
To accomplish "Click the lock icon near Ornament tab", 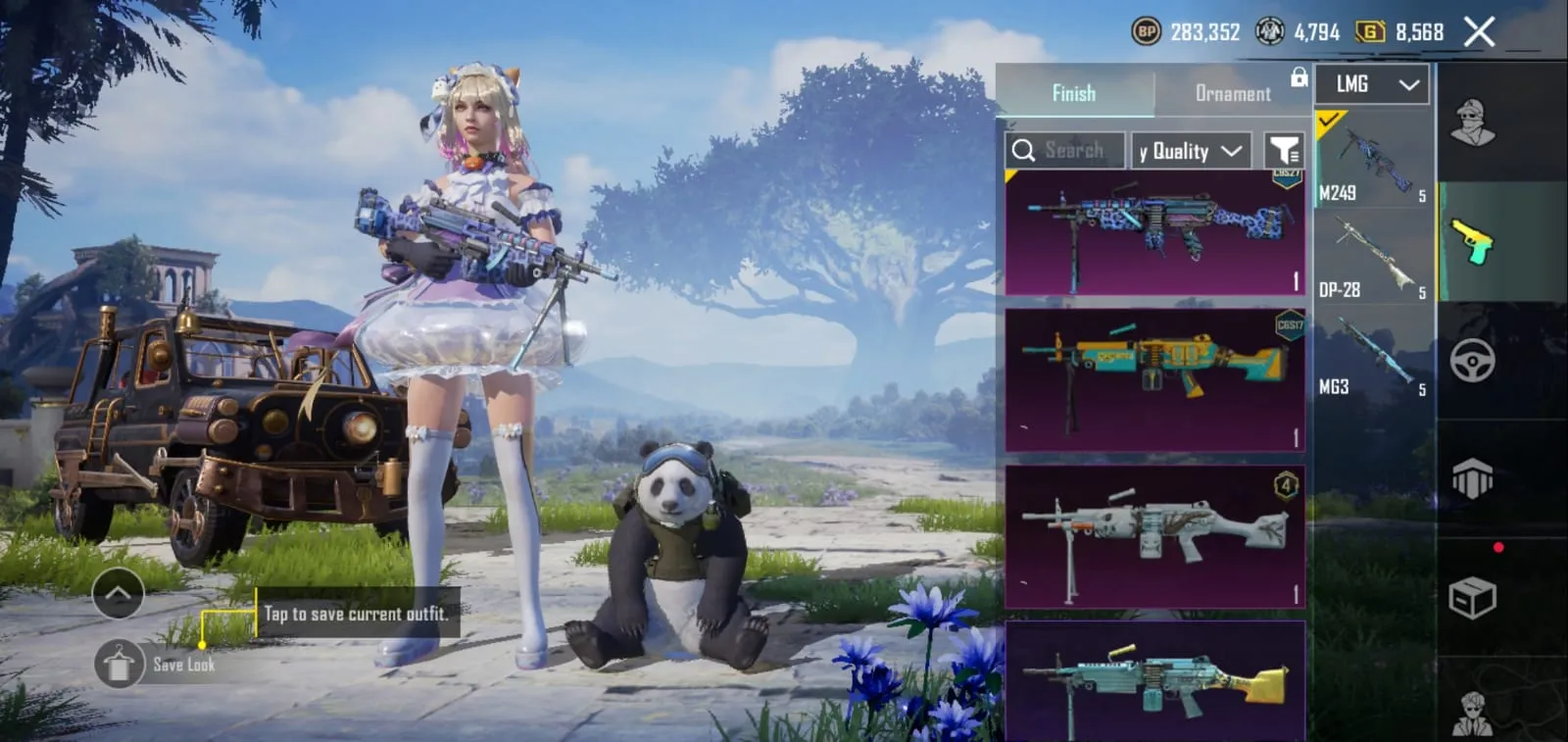I will pos(1298,78).
